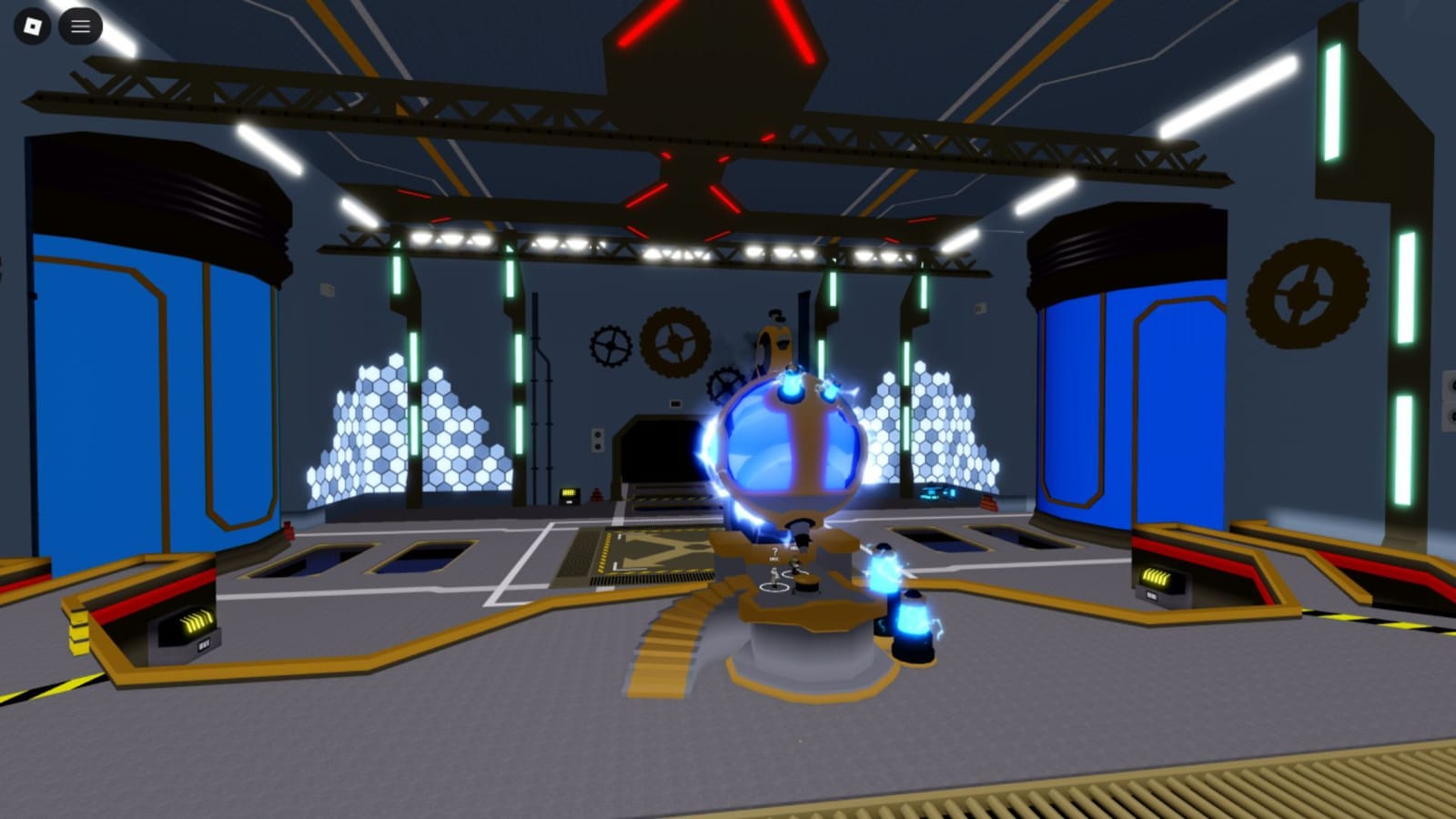Click the question mark interaction prompt
Screen dimensions: 1456x819
[774, 550]
